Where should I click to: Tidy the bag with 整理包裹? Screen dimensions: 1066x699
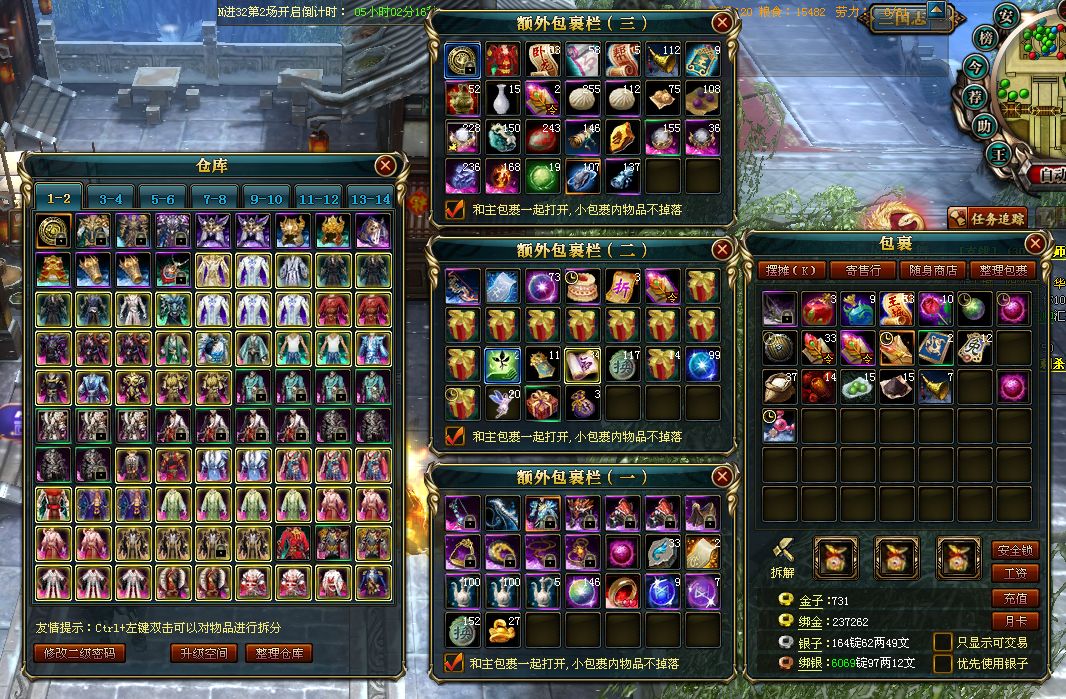pos(1001,269)
